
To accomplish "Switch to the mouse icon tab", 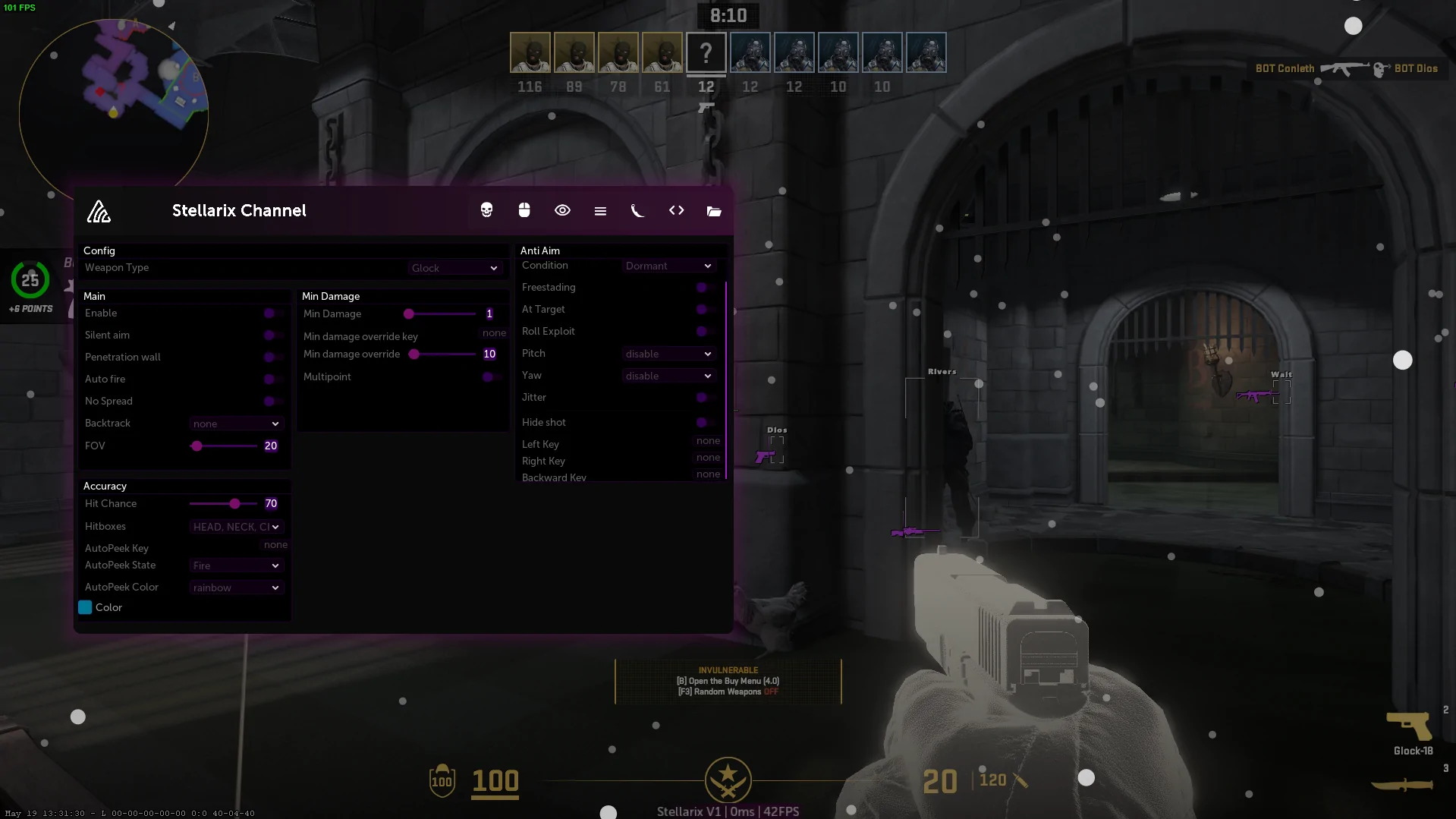I will (524, 210).
